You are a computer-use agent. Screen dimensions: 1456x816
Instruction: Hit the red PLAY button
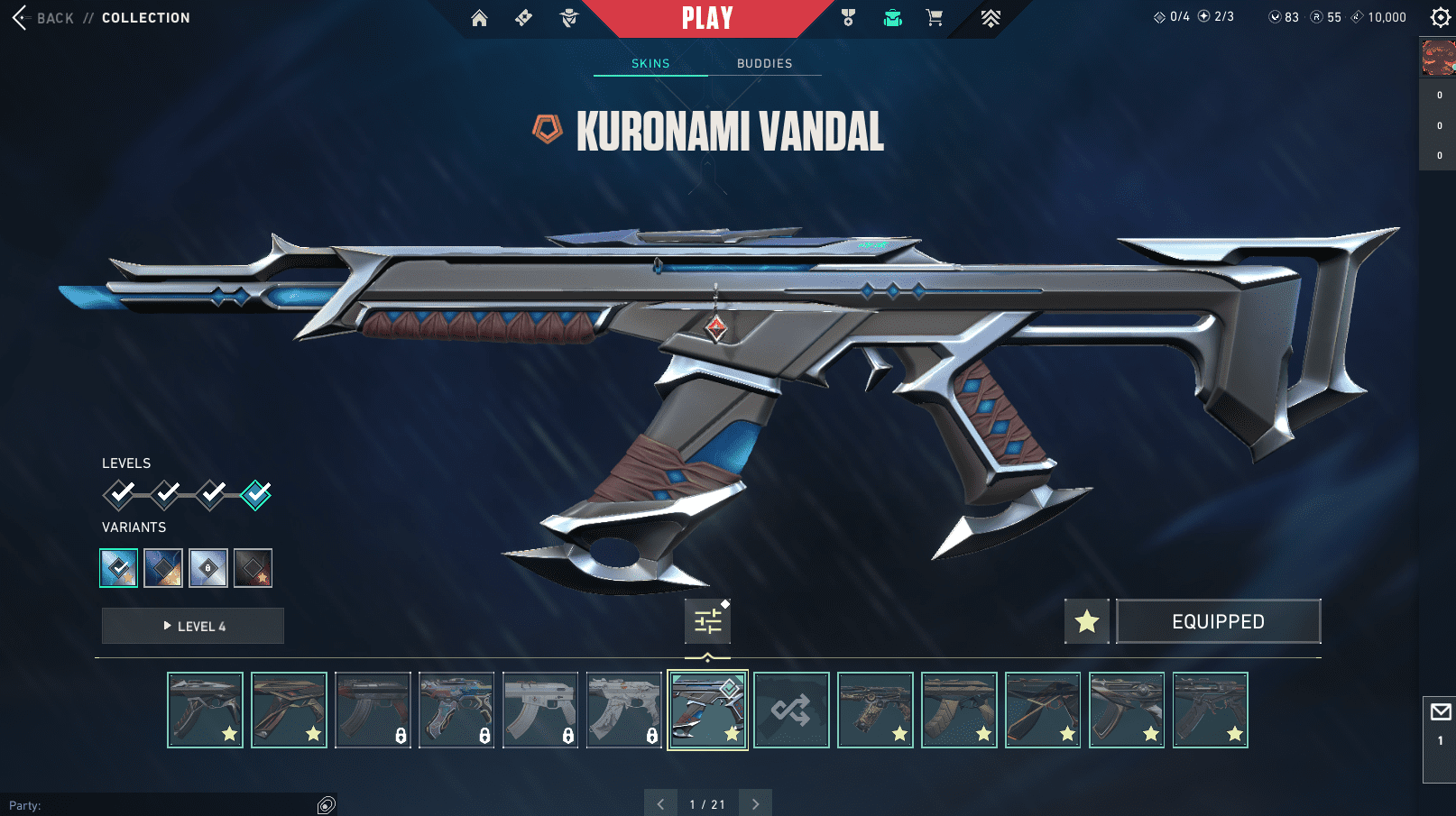pos(707,18)
